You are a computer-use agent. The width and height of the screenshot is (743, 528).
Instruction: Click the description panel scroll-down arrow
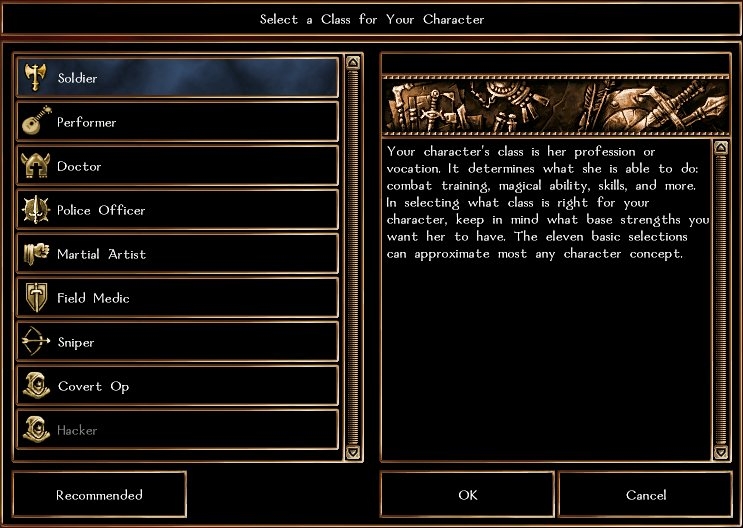(721, 453)
